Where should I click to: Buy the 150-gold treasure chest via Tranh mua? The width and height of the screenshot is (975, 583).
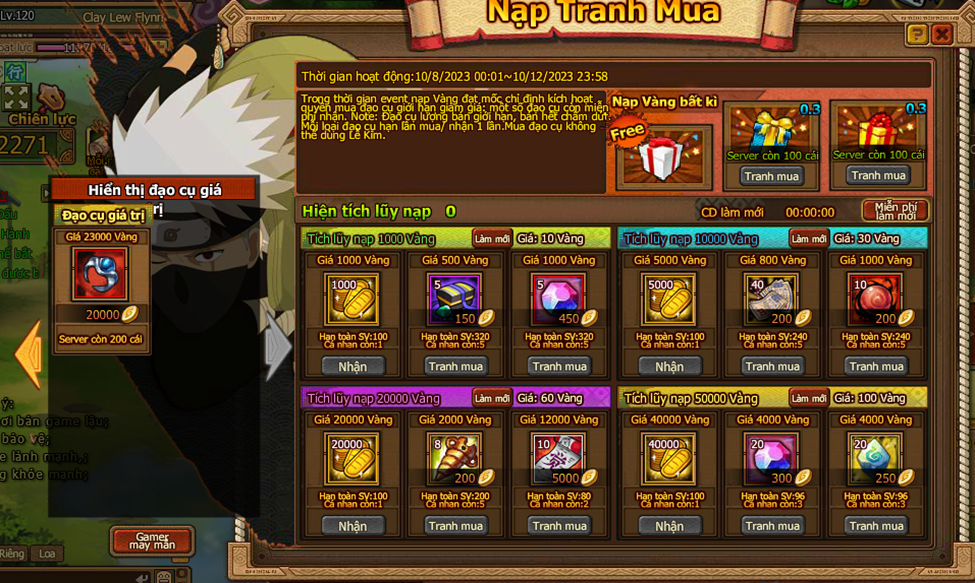click(x=455, y=366)
